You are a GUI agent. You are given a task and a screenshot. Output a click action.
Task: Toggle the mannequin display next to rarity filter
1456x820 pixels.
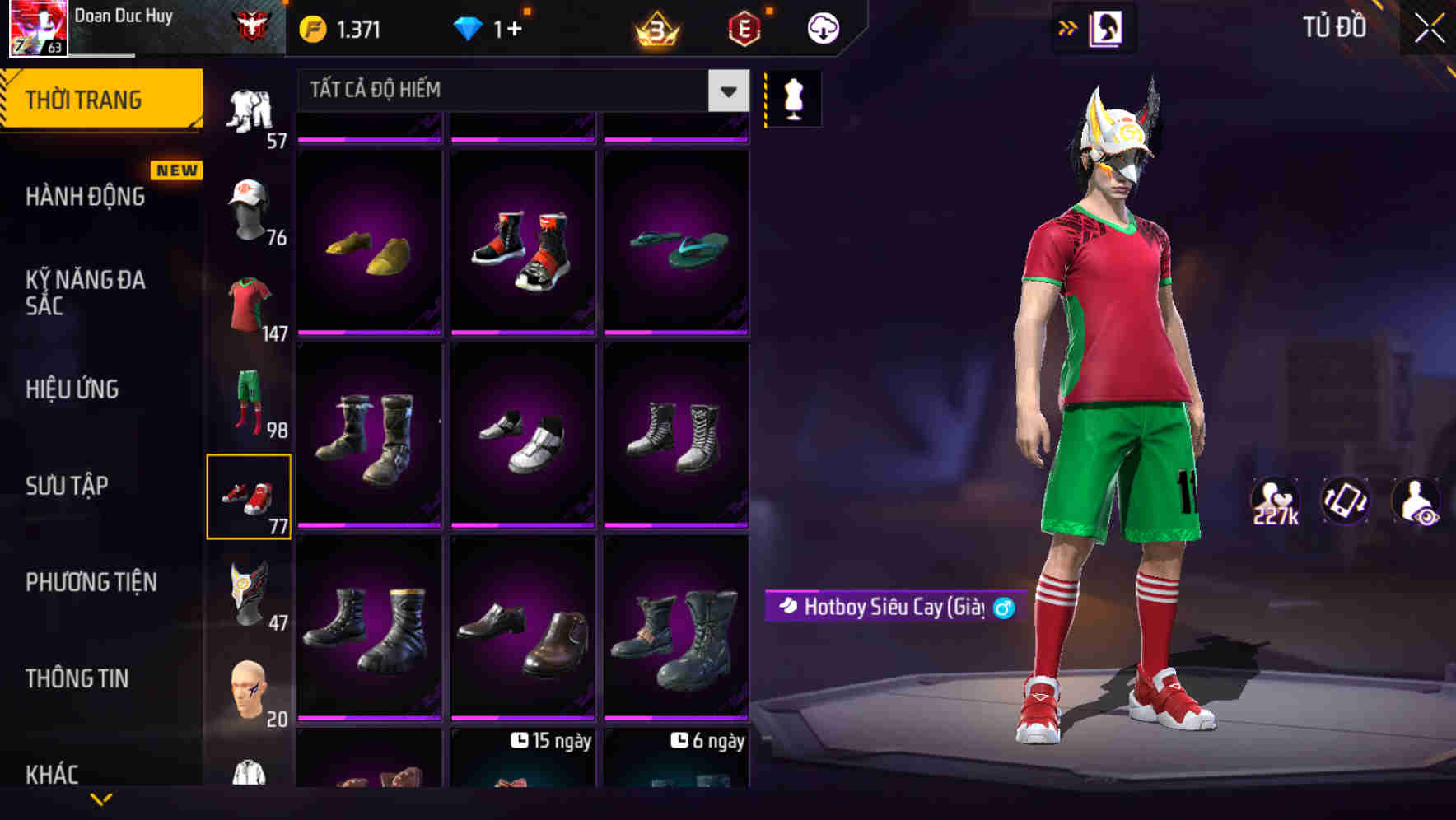(x=792, y=97)
